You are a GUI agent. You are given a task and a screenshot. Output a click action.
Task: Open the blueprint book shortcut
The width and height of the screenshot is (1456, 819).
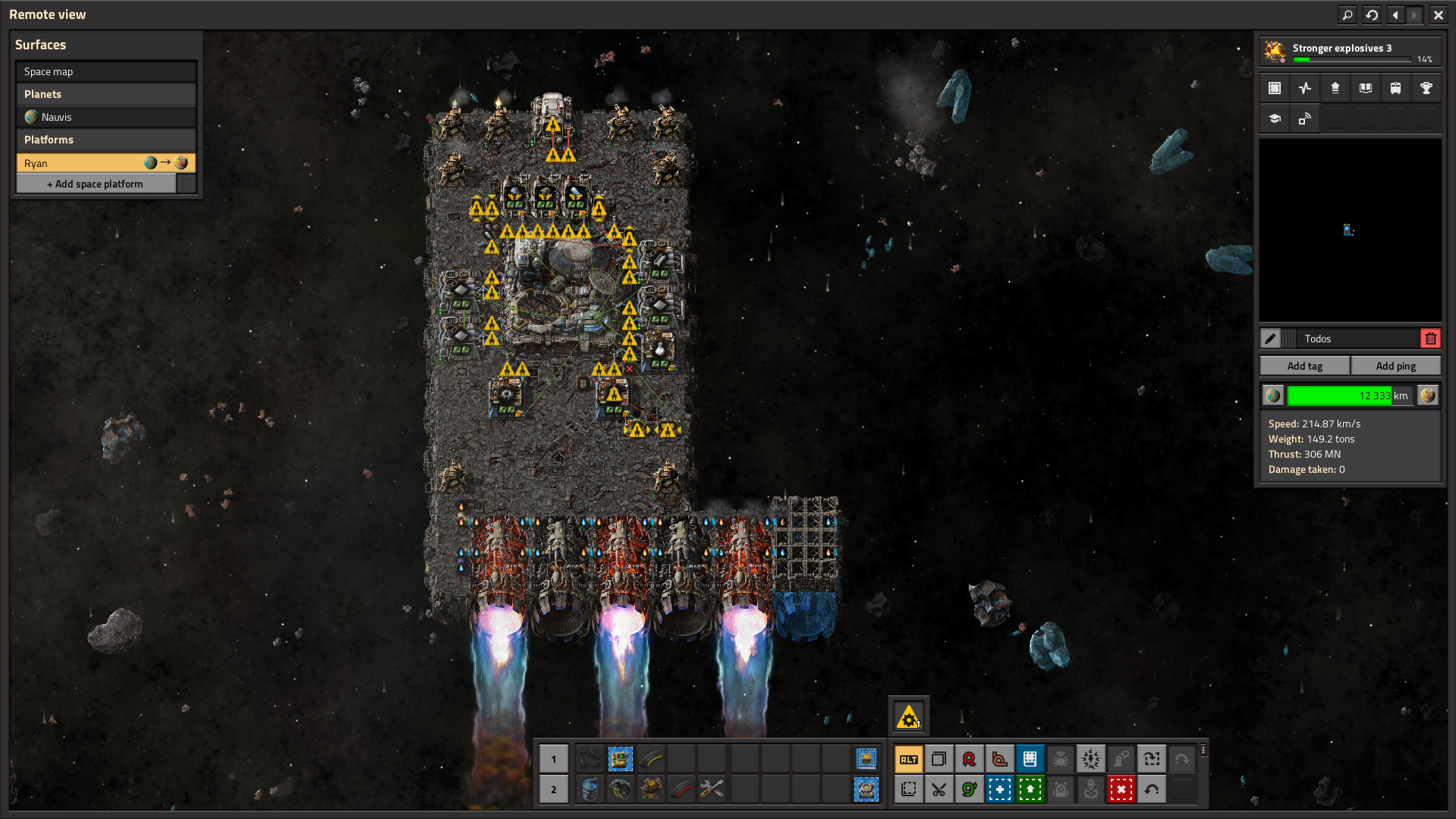[1030, 759]
